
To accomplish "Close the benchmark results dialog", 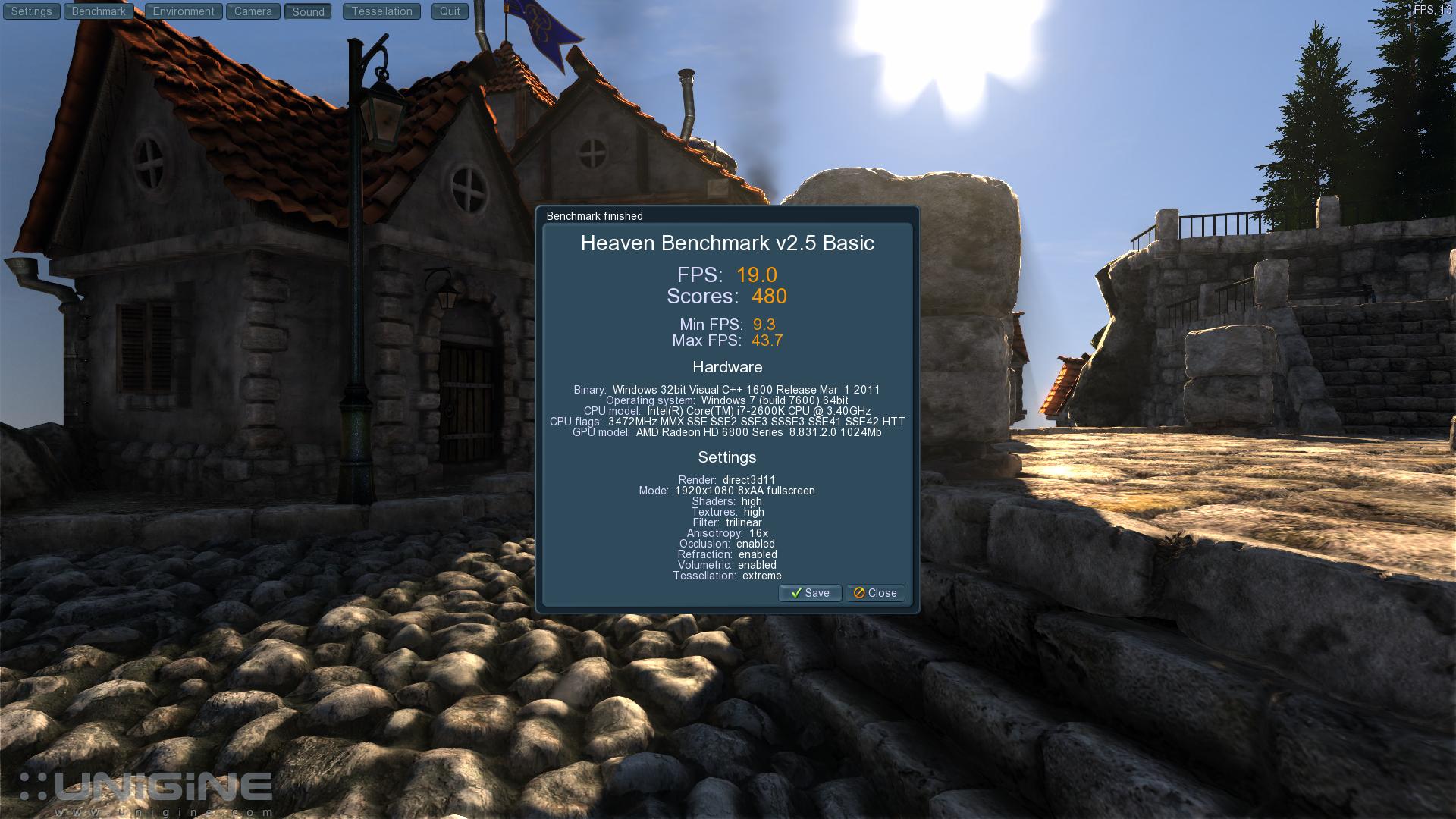I will point(875,593).
